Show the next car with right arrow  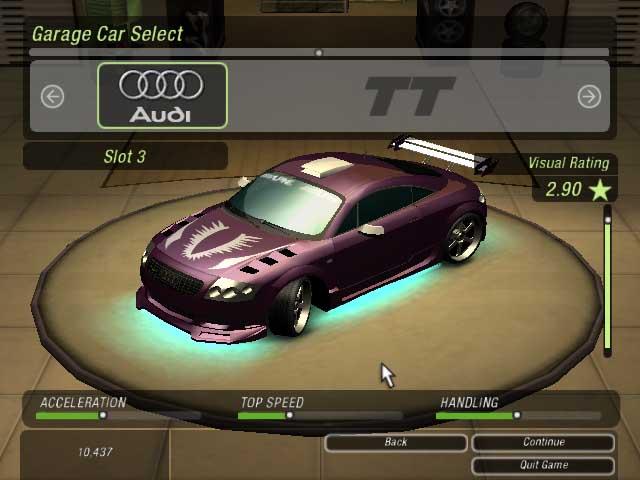(x=589, y=96)
